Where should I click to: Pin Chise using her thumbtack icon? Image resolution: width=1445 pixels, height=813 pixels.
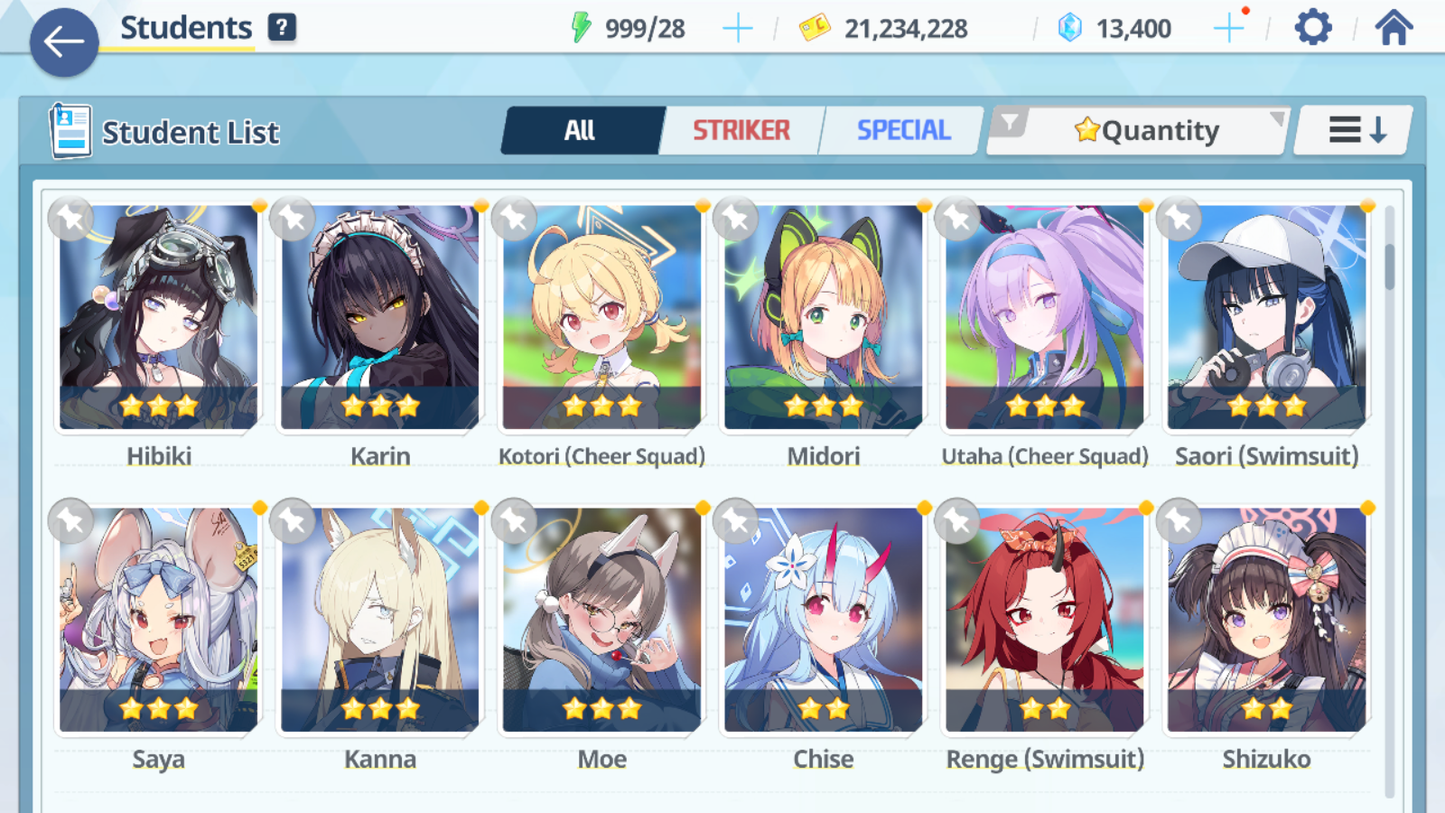736,522
